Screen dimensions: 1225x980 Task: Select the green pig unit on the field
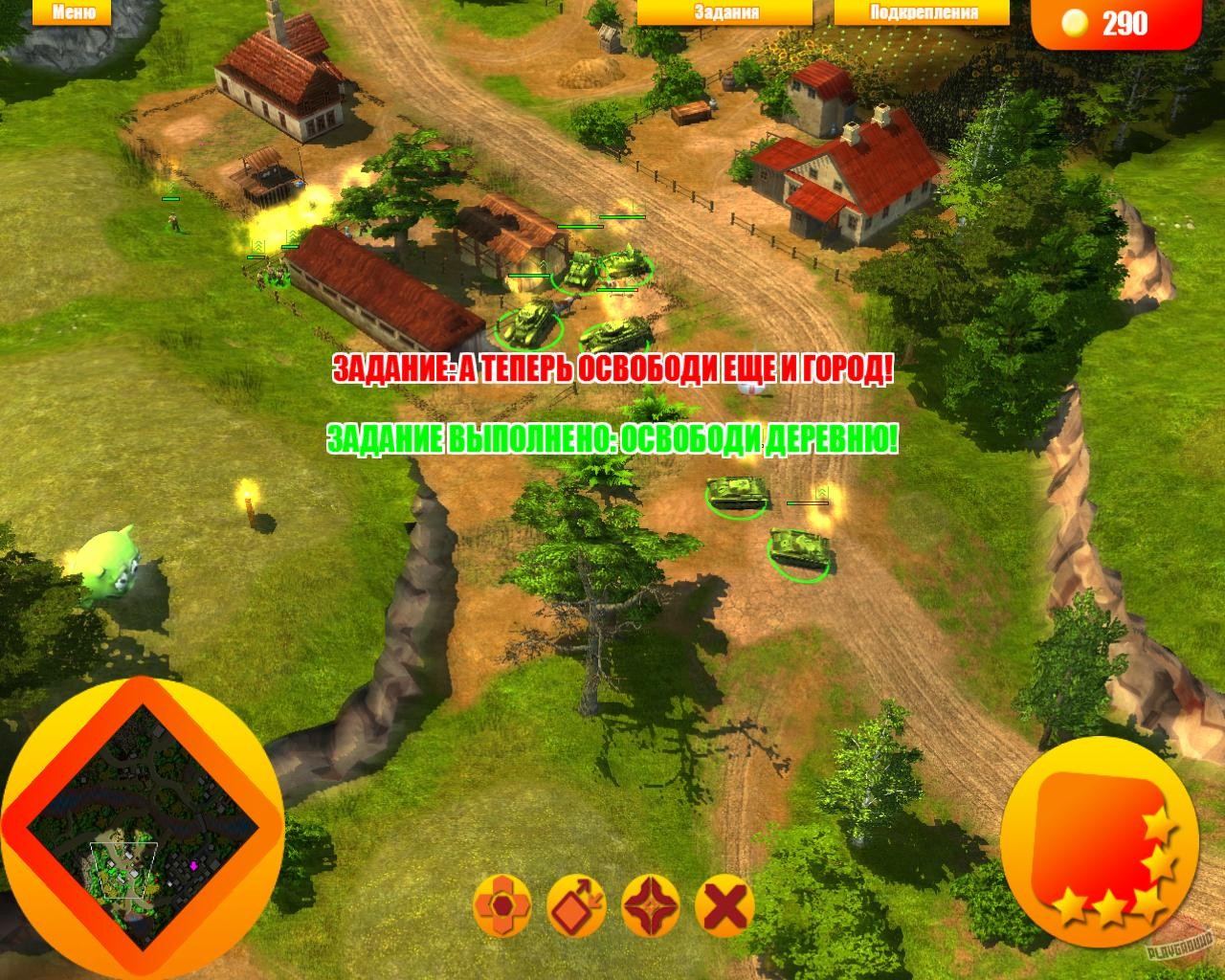point(110,560)
